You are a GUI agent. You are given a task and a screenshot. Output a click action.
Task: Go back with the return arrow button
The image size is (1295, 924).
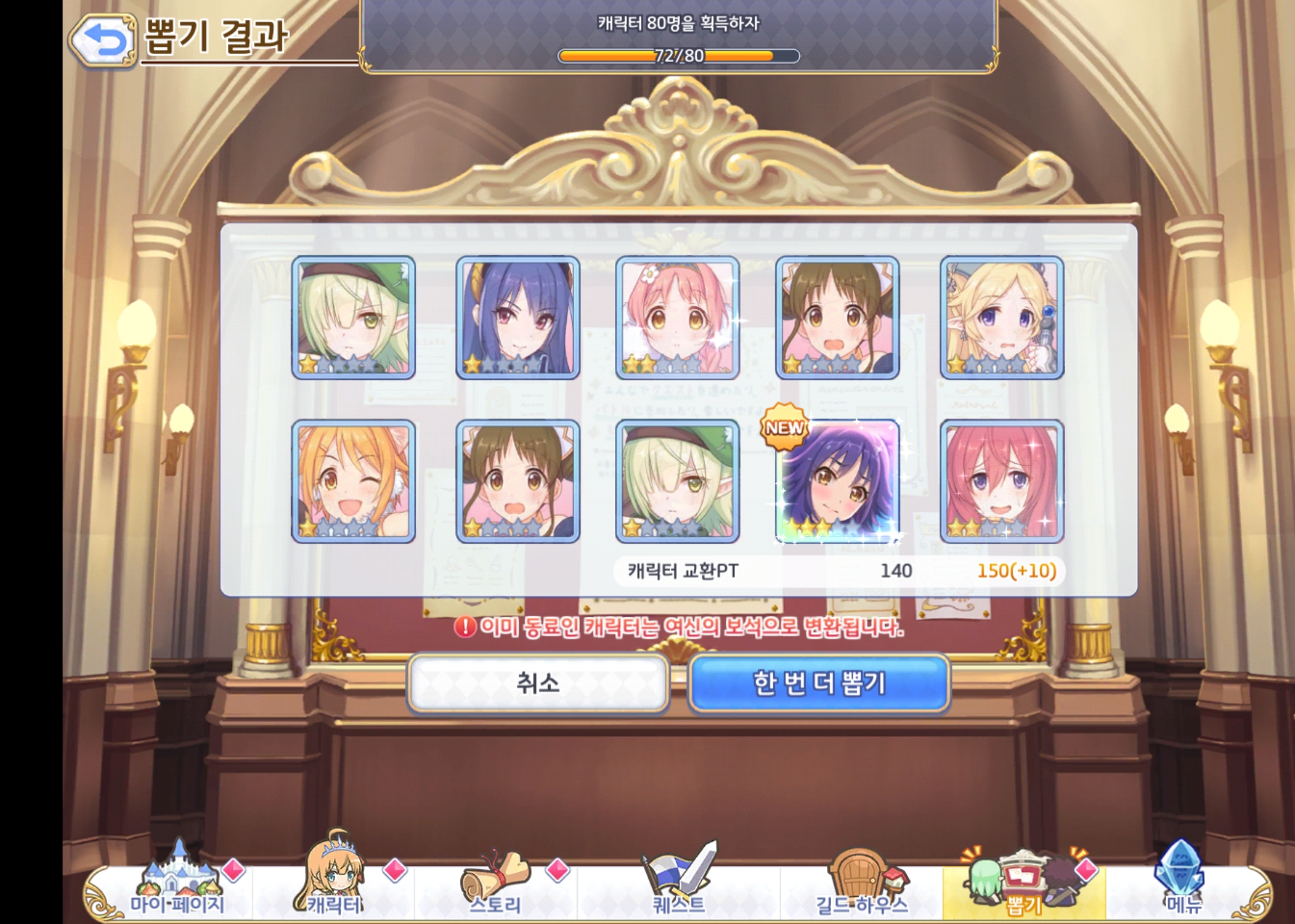(x=102, y=41)
